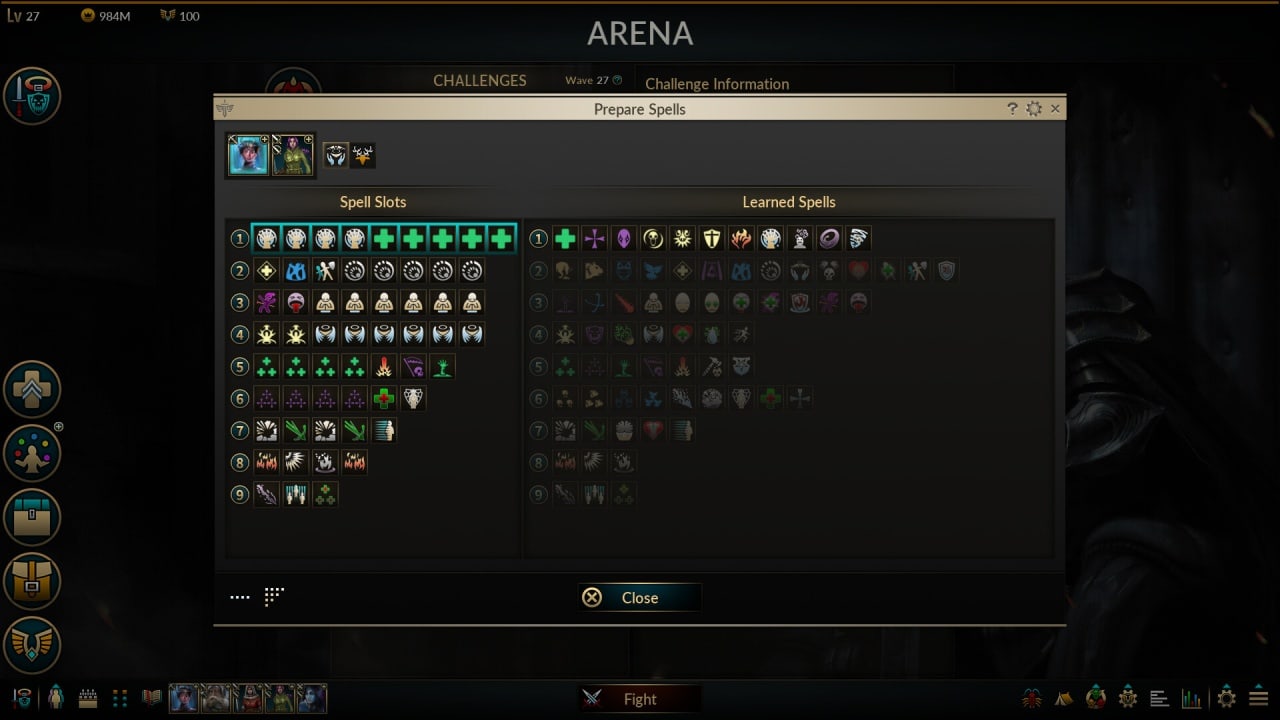Open the spellbook icon in bottom toolbar
The image size is (1280, 720).
152,697
